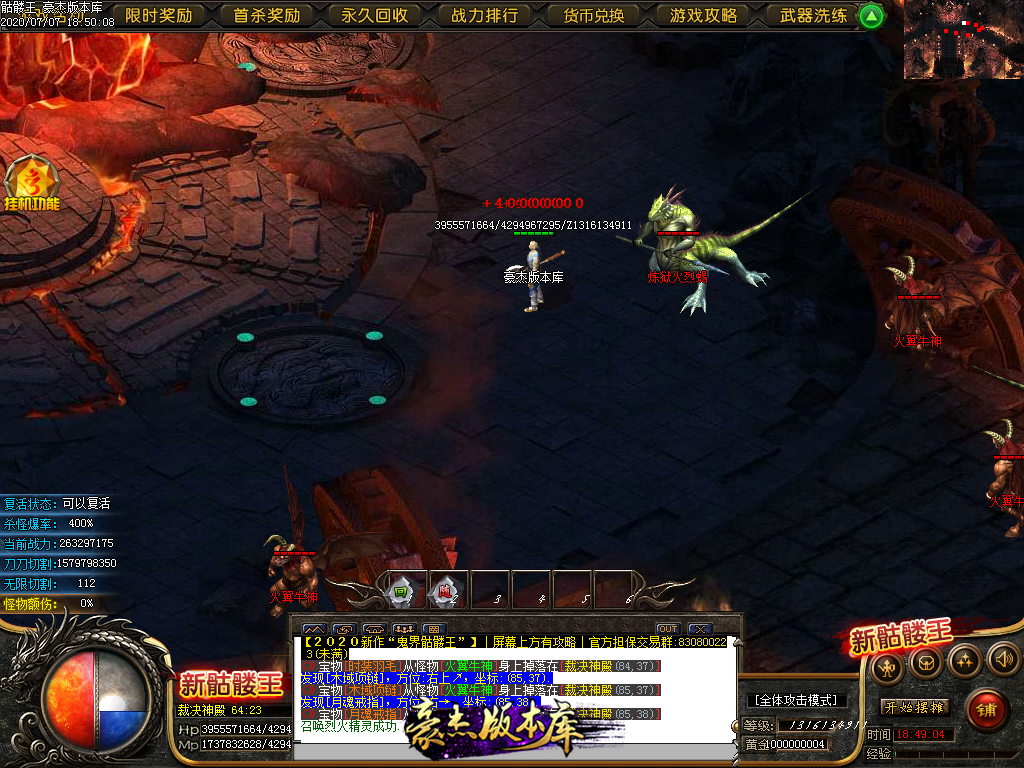Close the chat panel with X
1024x768 pixels.
700,629
